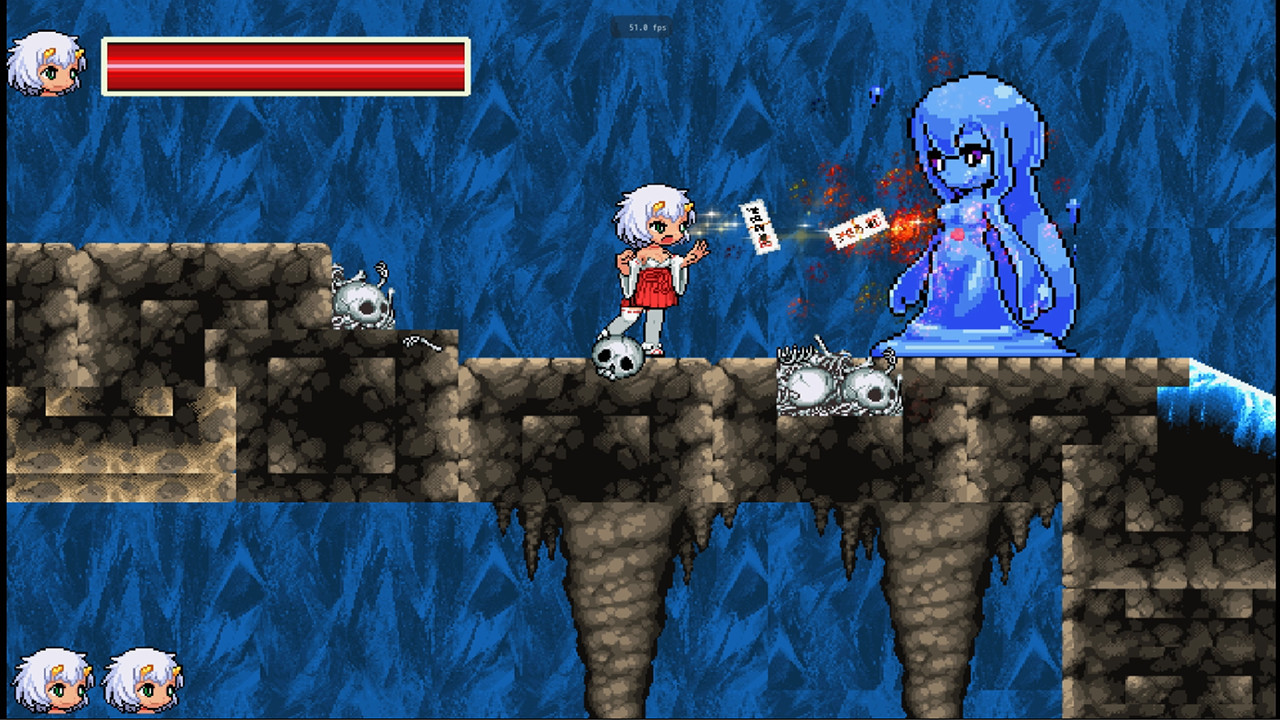Click the 51.0 fps counter overlay

point(650,28)
